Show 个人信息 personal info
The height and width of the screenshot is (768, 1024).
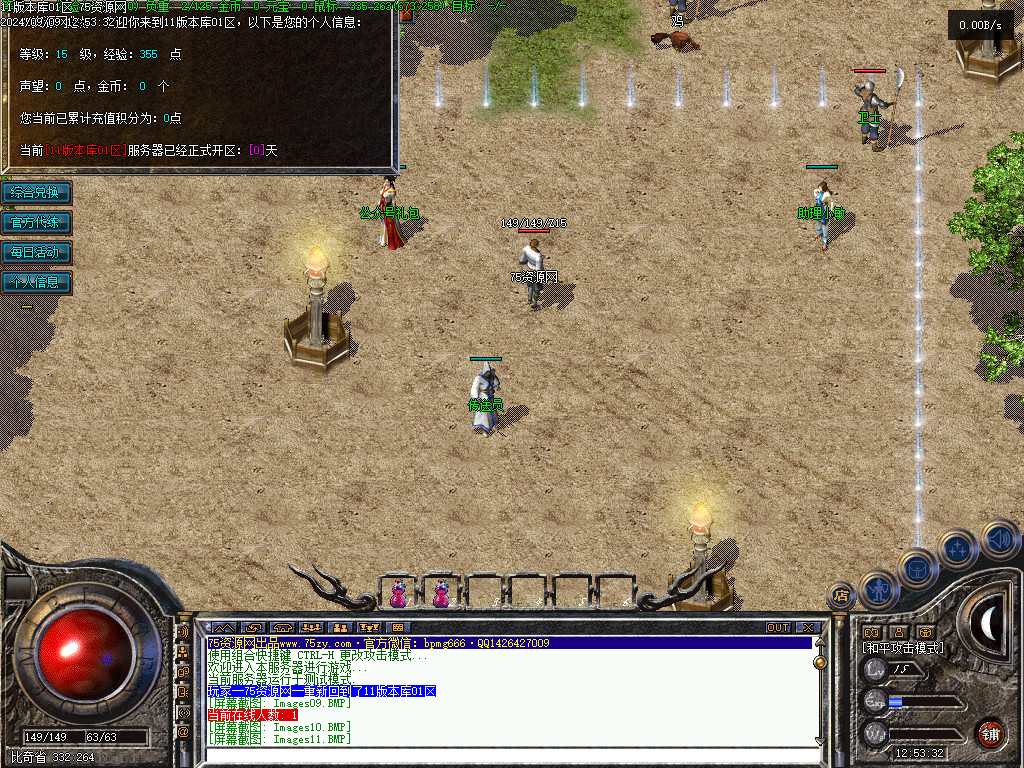(36, 282)
